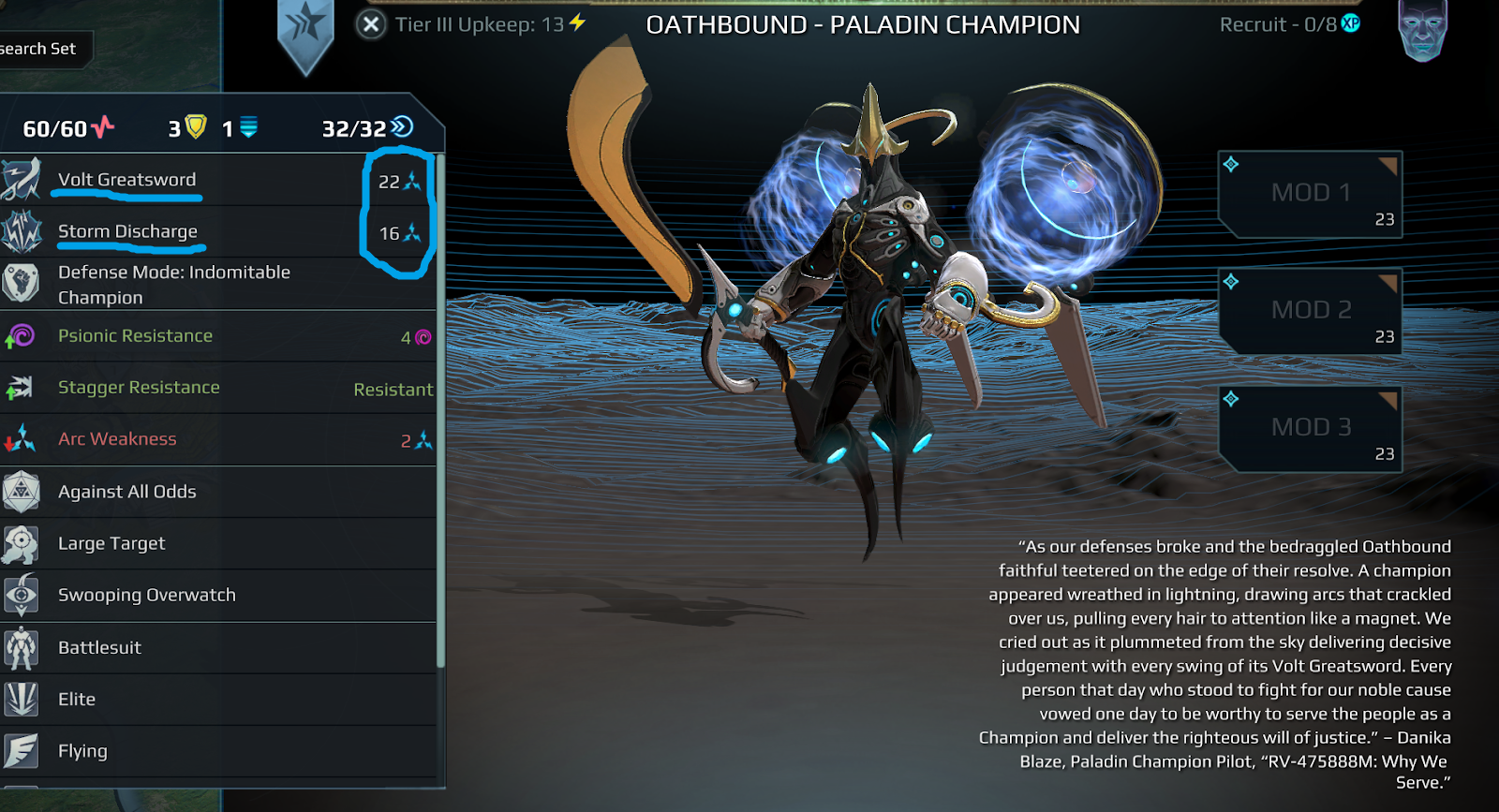The image size is (1499, 812).
Task: Click the Arc Weakness icon
Action: 21,439
